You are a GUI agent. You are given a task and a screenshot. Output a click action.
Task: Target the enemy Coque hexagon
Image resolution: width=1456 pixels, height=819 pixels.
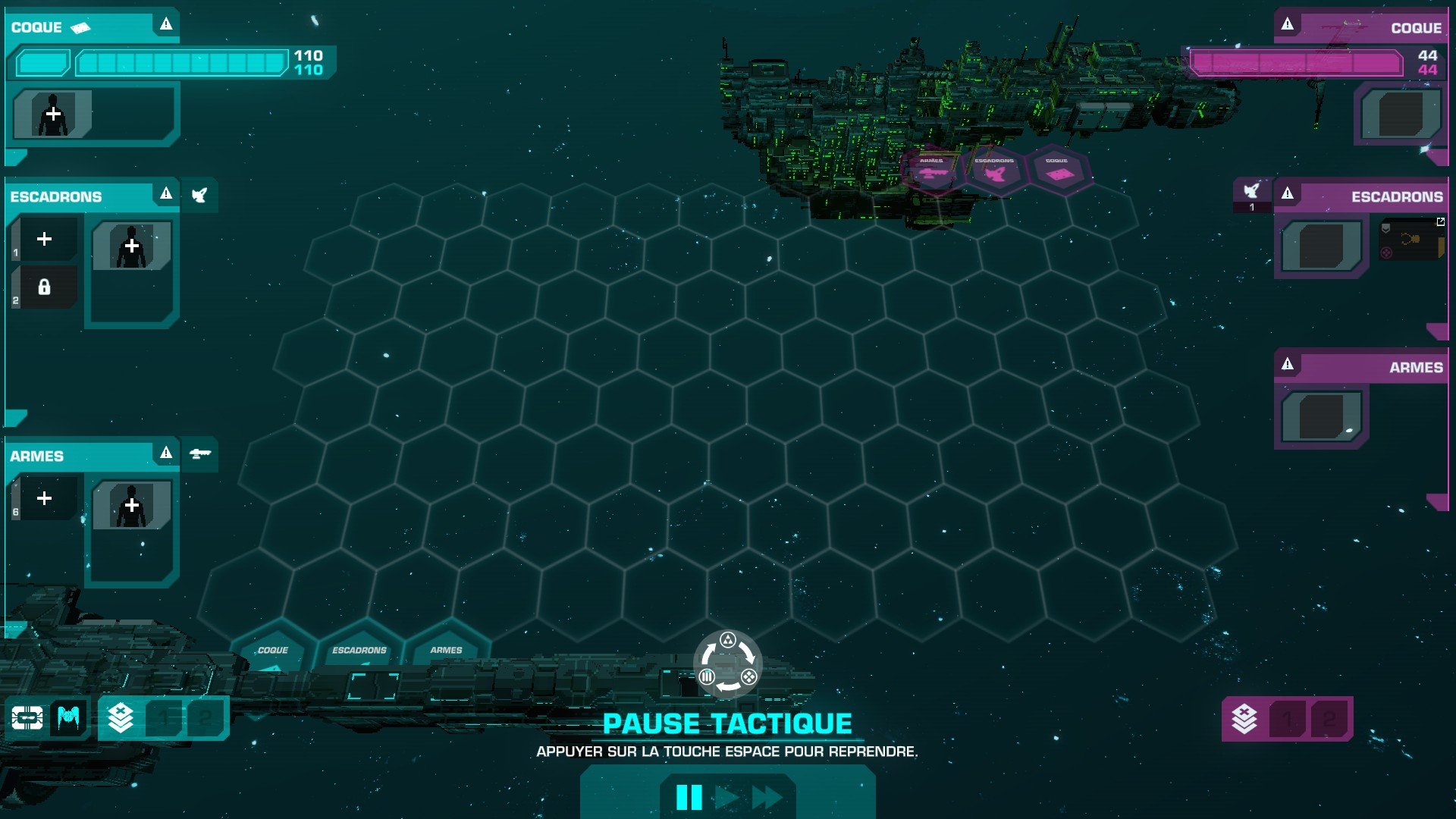coord(1057,171)
